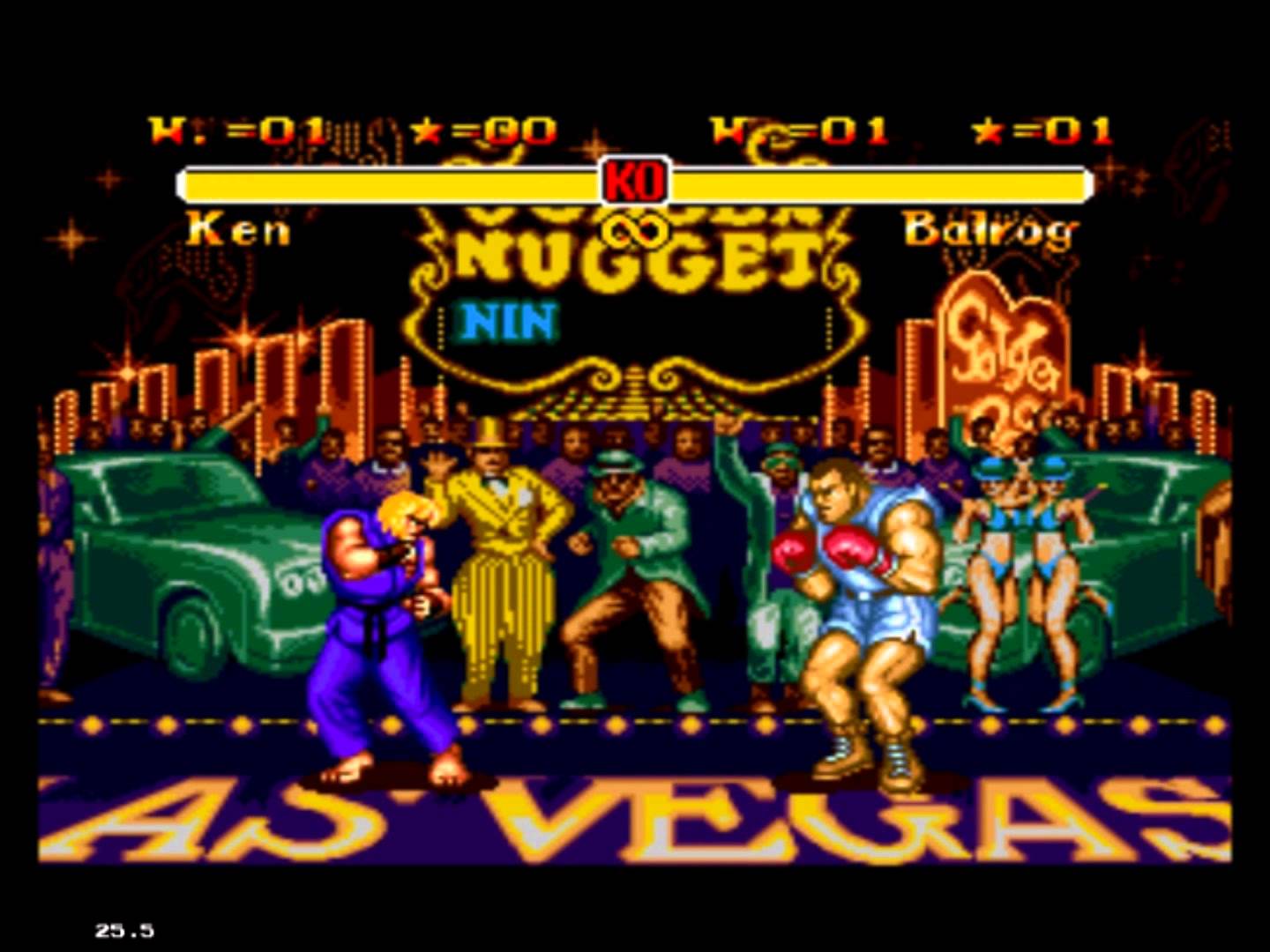The width and height of the screenshot is (1270, 952).
Task: Select Ken's name label on the left
Action: coord(238,231)
